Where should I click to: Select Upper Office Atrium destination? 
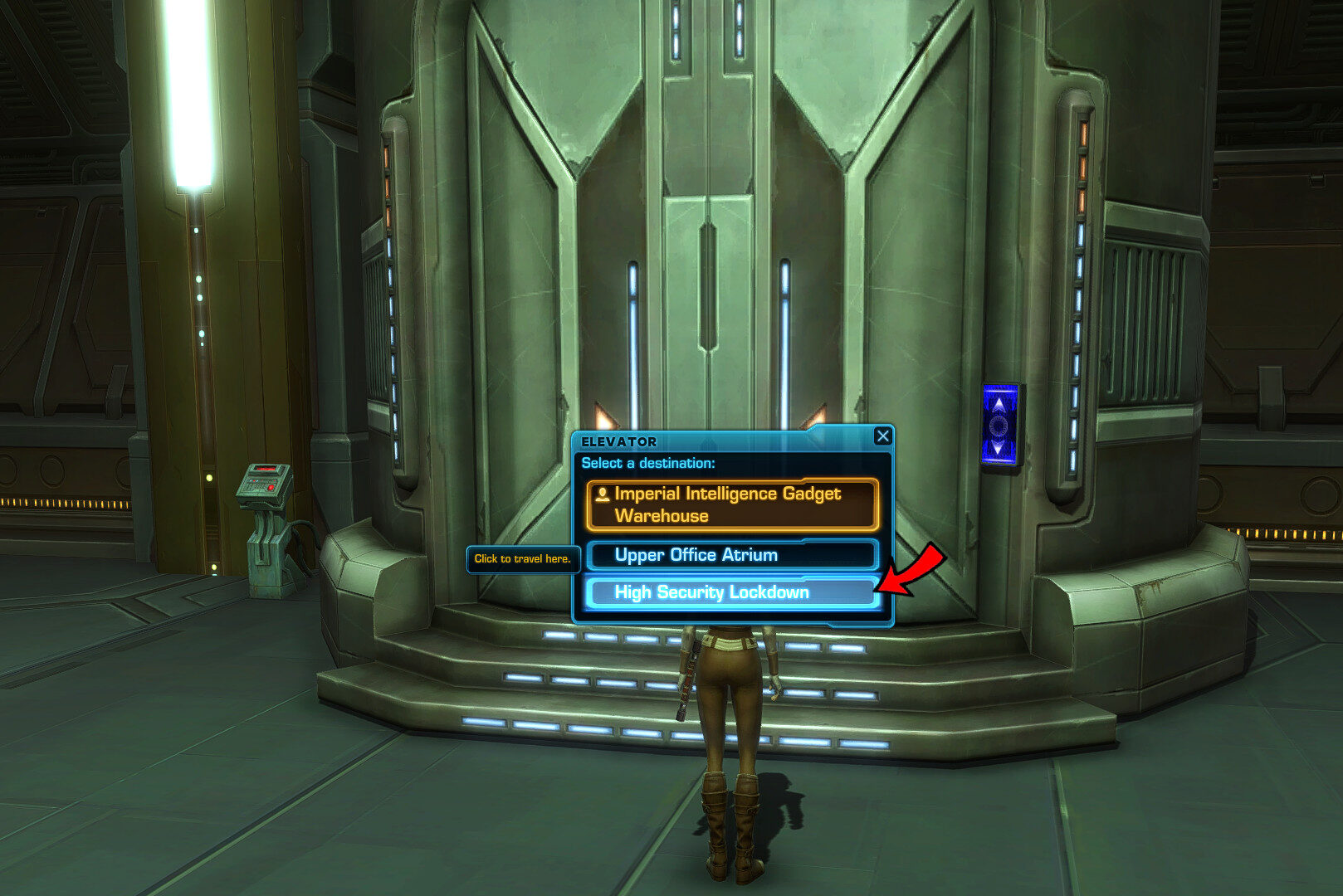point(731,555)
